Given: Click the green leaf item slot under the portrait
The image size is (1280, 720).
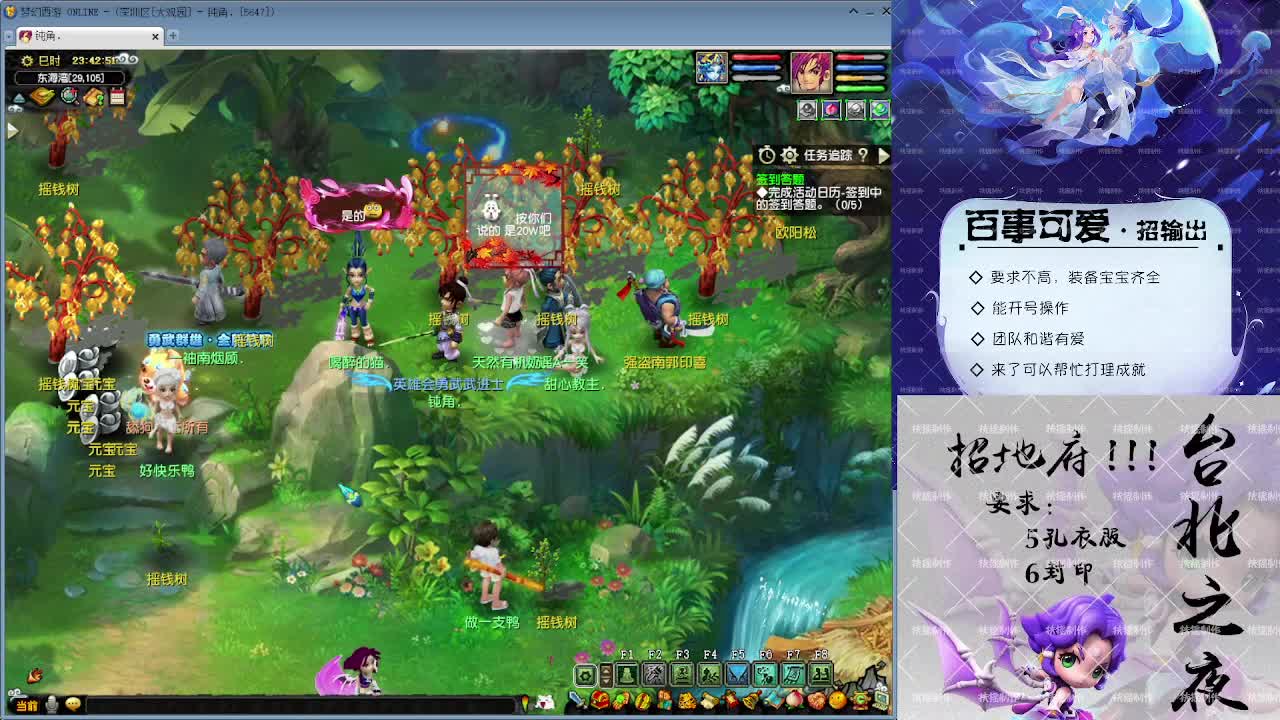Looking at the screenshot, I should click(x=879, y=110).
